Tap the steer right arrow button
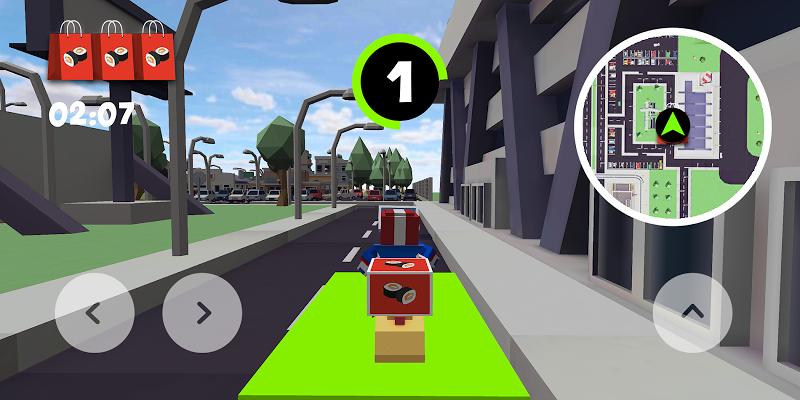800x400 pixels. (202, 312)
